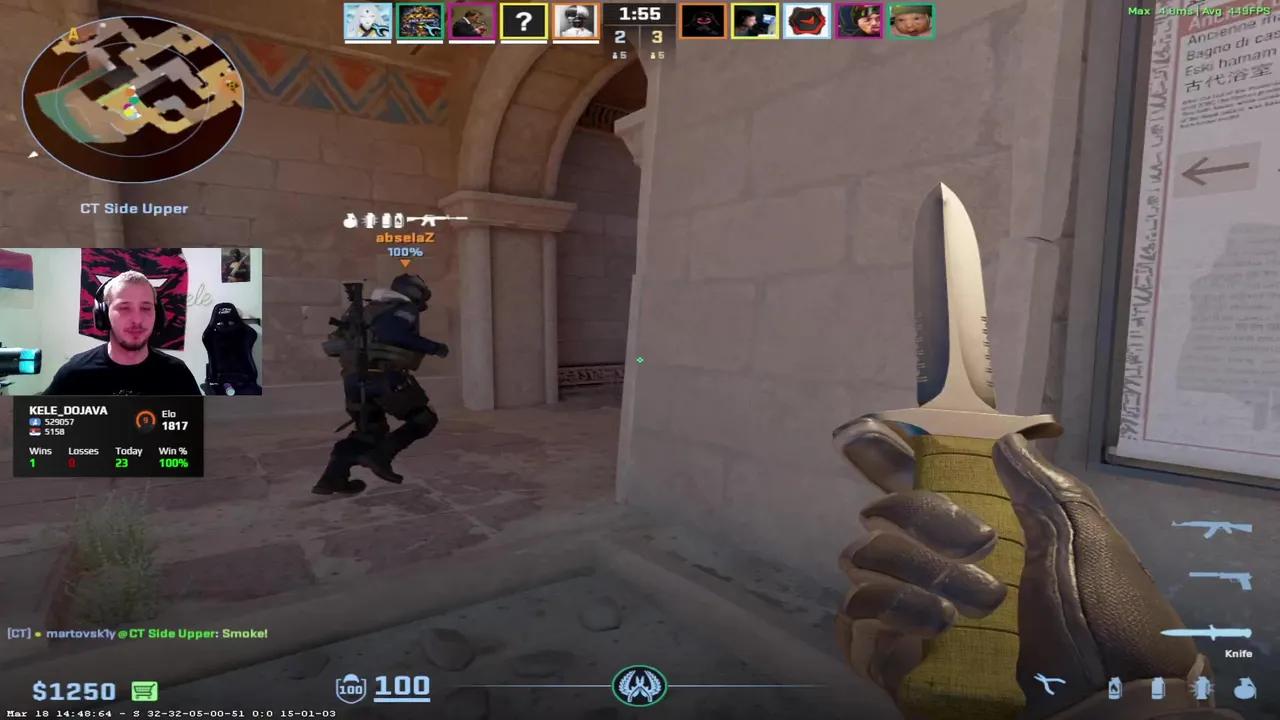Select the incendiary grenade icon
This screenshot has height=720, width=1280.
(1114, 687)
